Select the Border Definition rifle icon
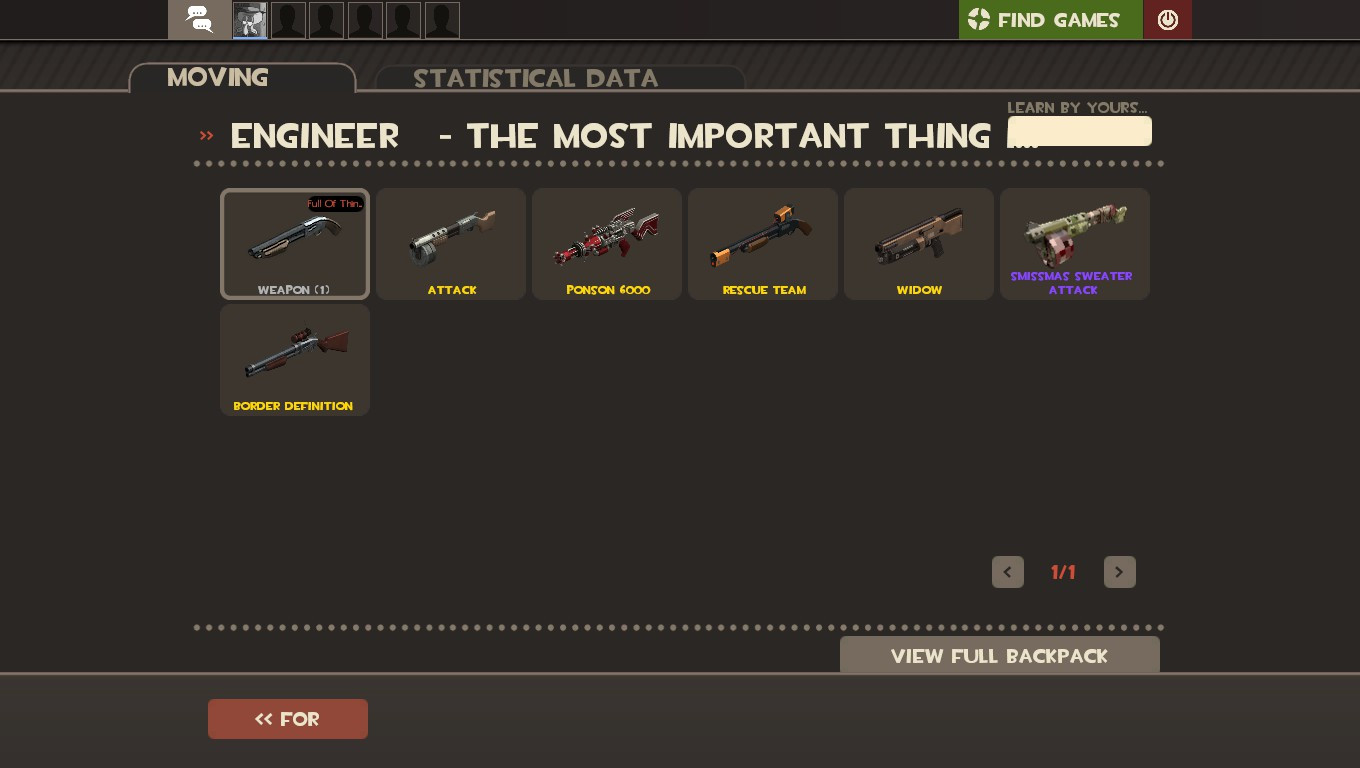 pyautogui.click(x=295, y=356)
